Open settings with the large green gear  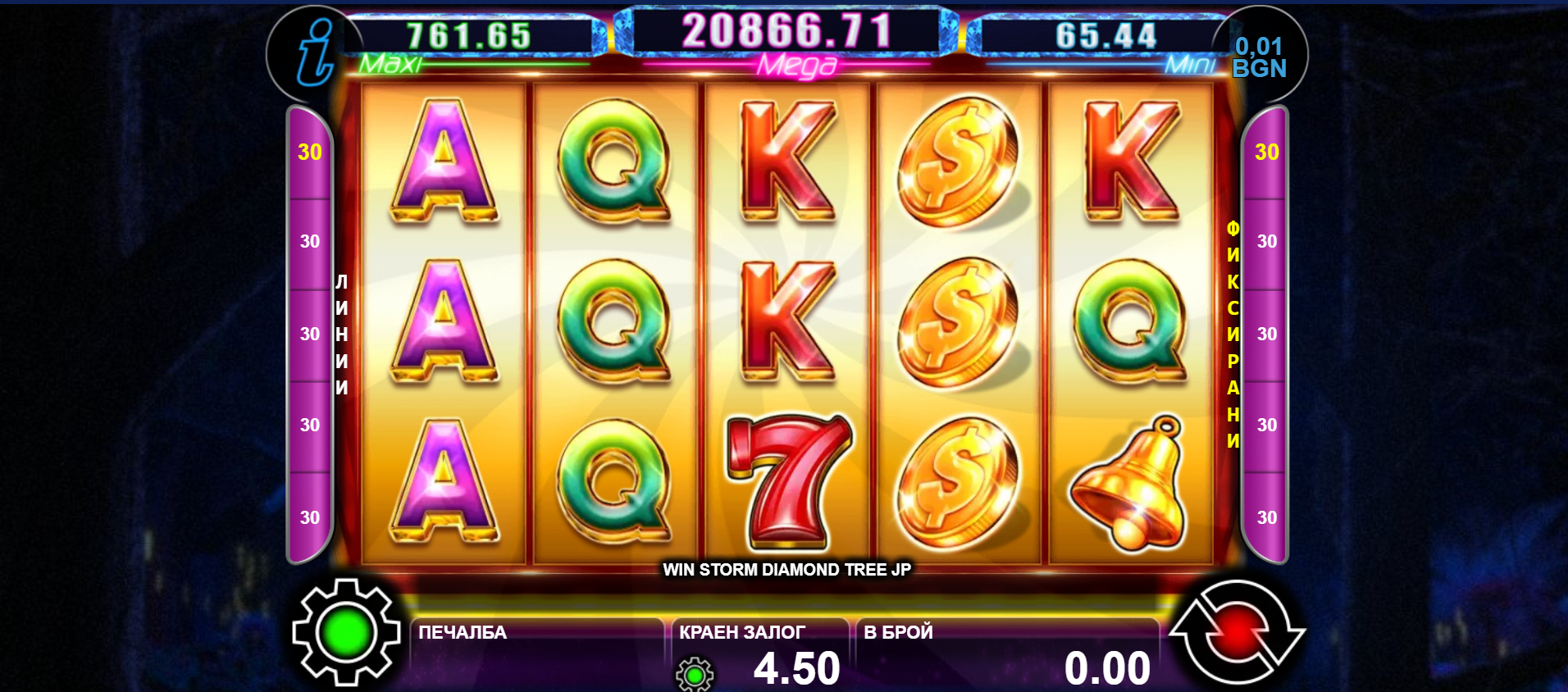tap(346, 631)
